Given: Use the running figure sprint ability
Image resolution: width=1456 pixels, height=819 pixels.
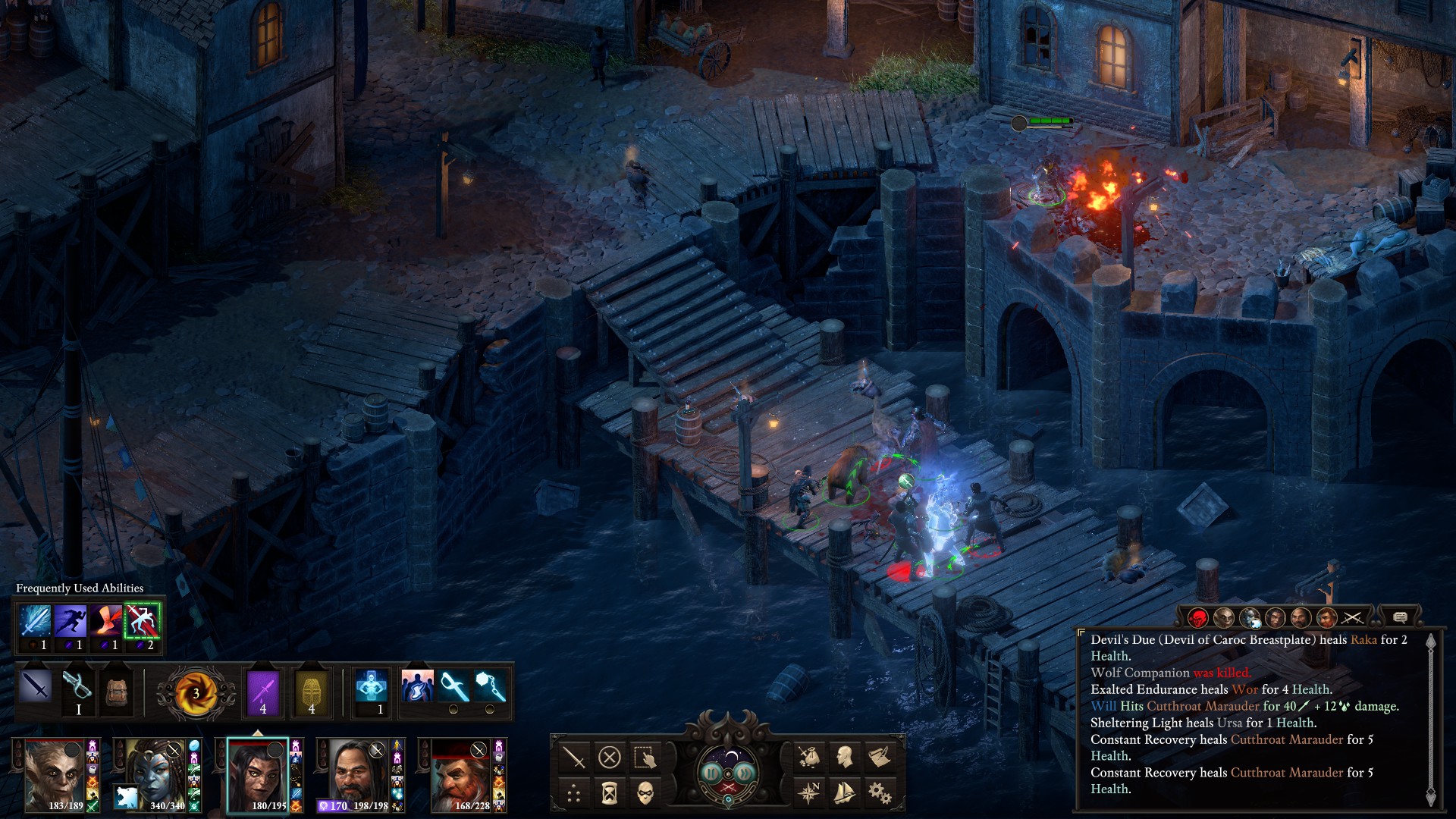Looking at the screenshot, I should [70, 621].
